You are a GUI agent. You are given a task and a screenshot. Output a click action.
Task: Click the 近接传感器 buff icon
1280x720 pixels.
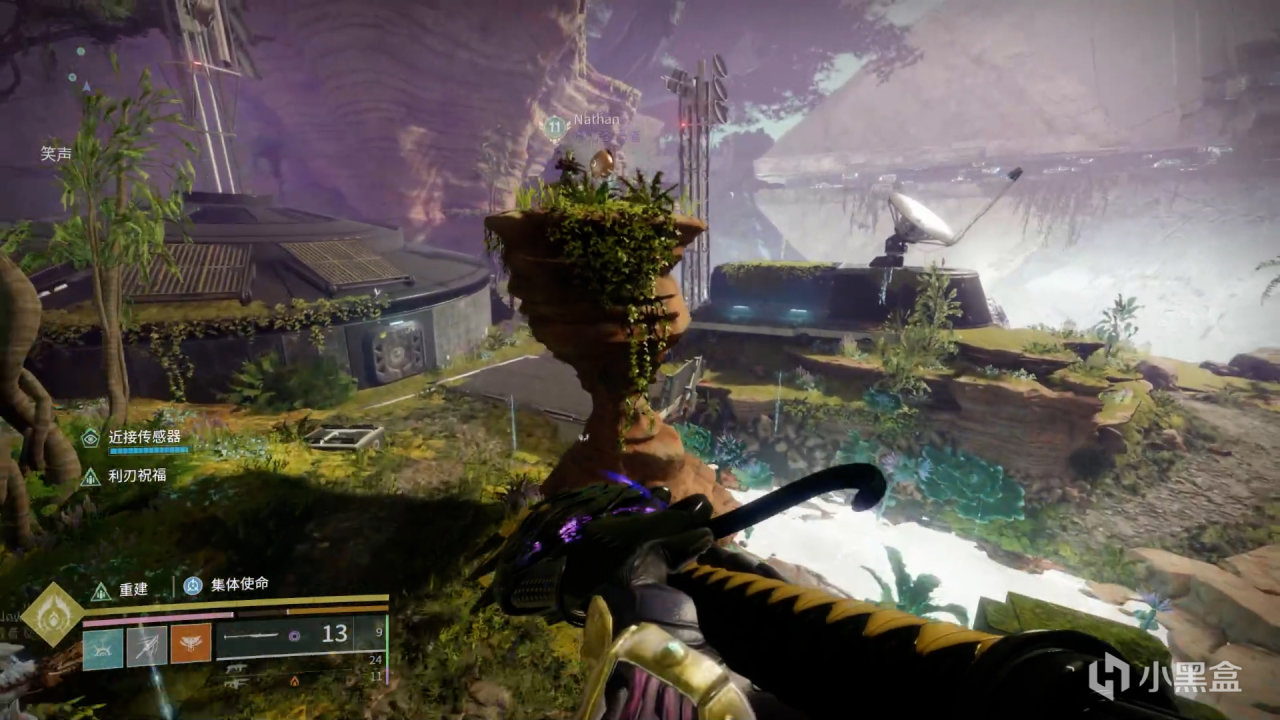pos(91,437)
